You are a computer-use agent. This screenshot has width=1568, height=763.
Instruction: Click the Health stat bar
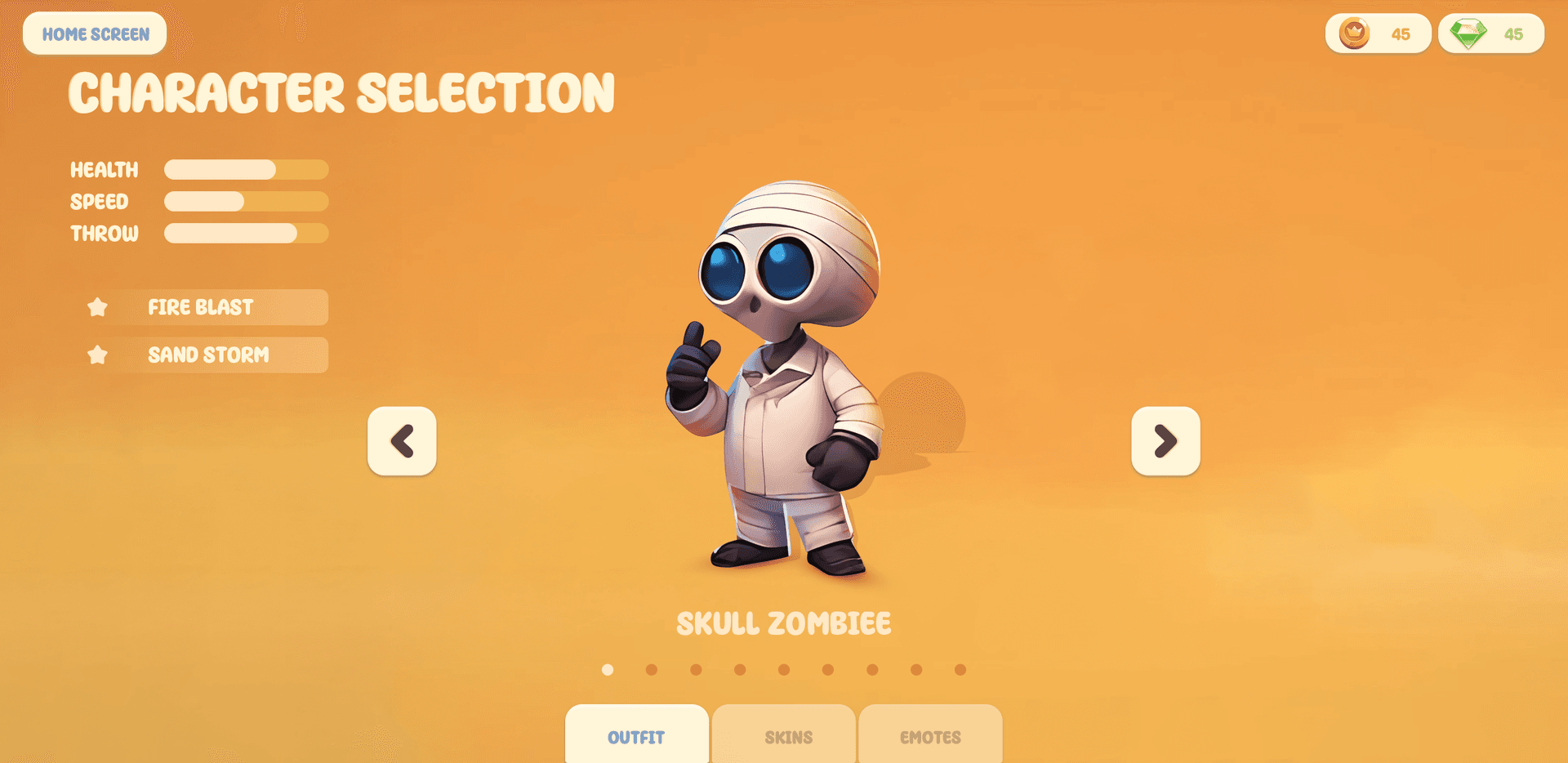click(x=245, y=169)
